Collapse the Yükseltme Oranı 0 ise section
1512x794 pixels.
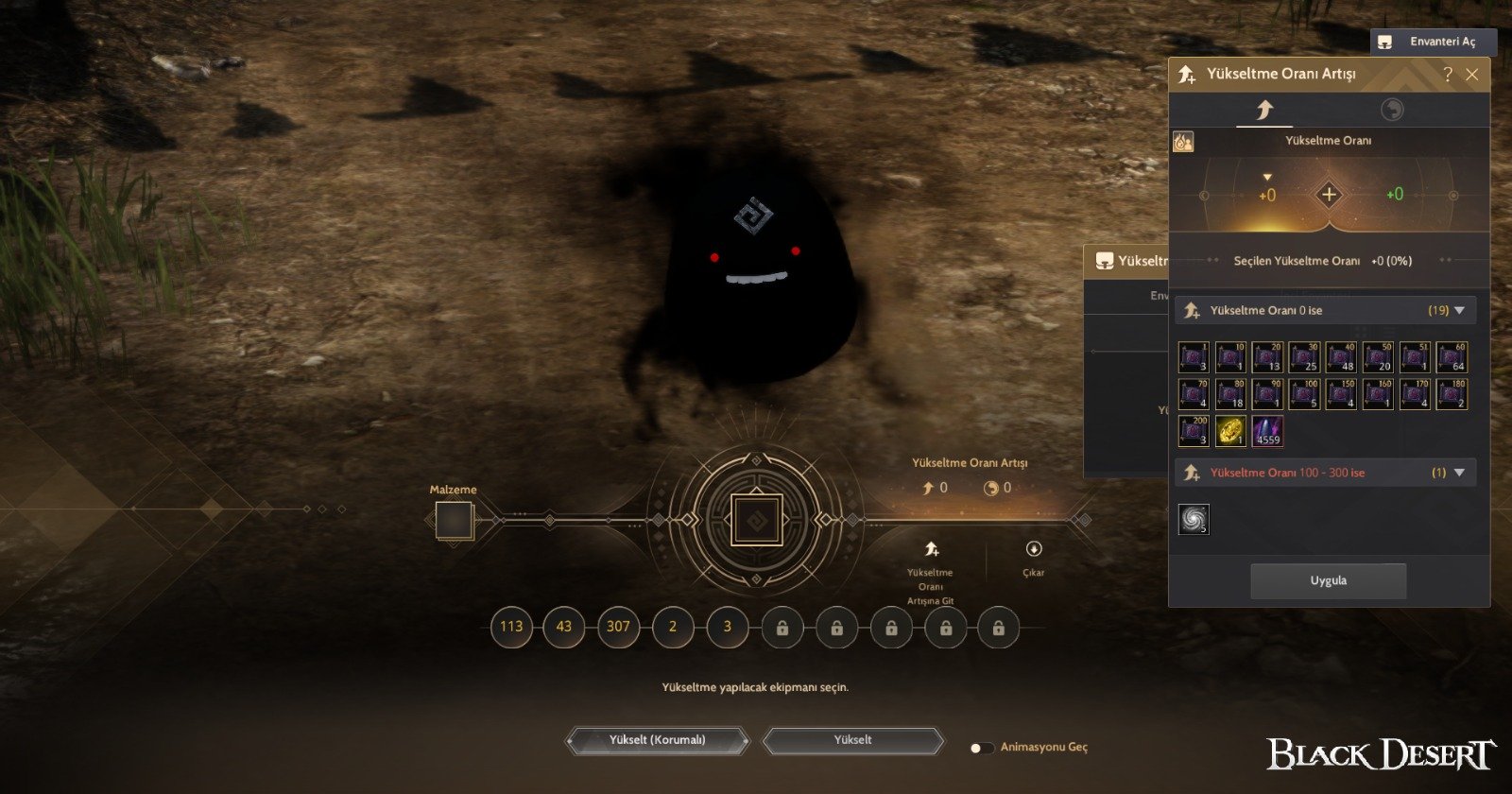point(1459,310)
